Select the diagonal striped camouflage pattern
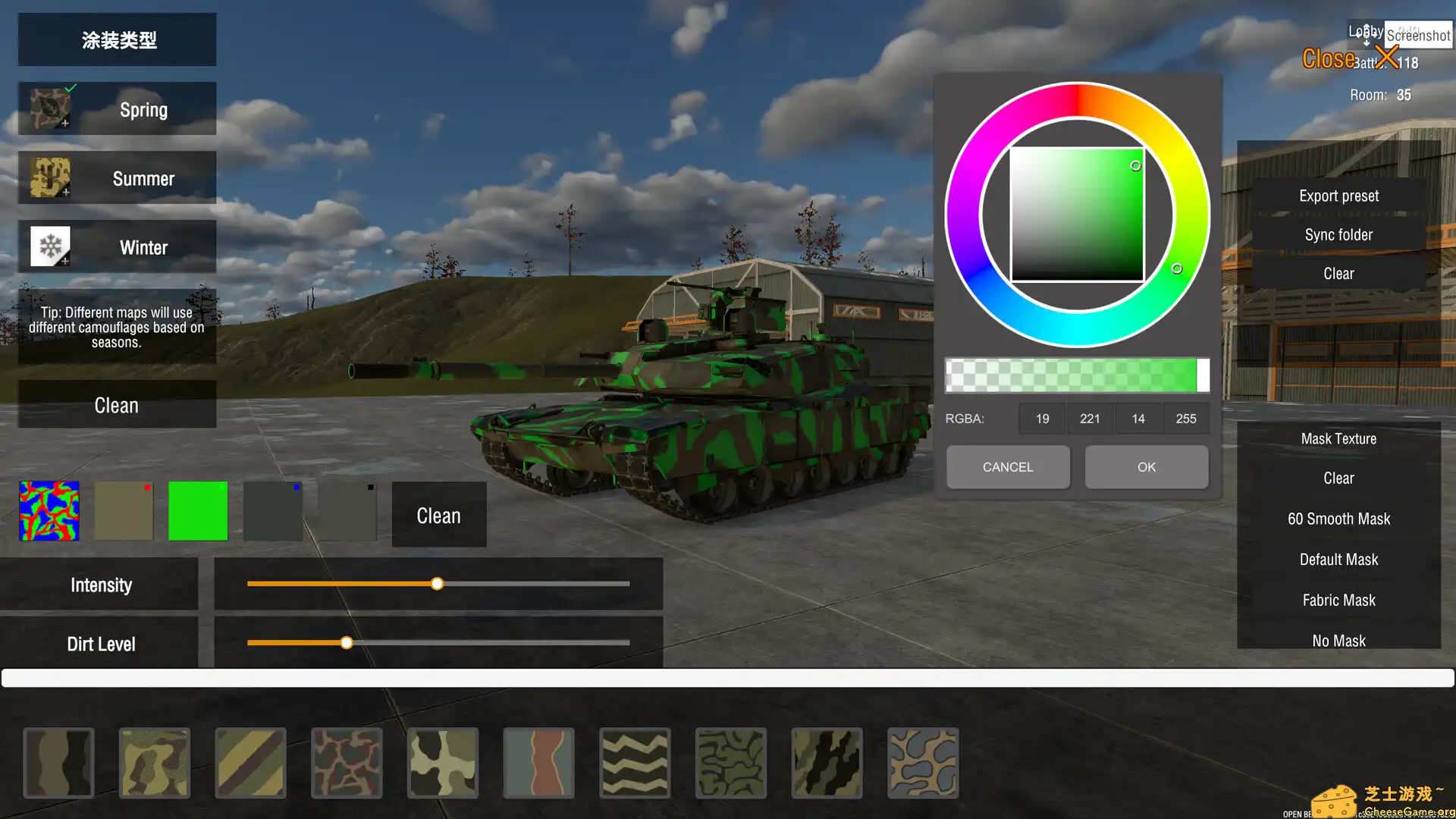1456x819 pixels. click(250, 762)
